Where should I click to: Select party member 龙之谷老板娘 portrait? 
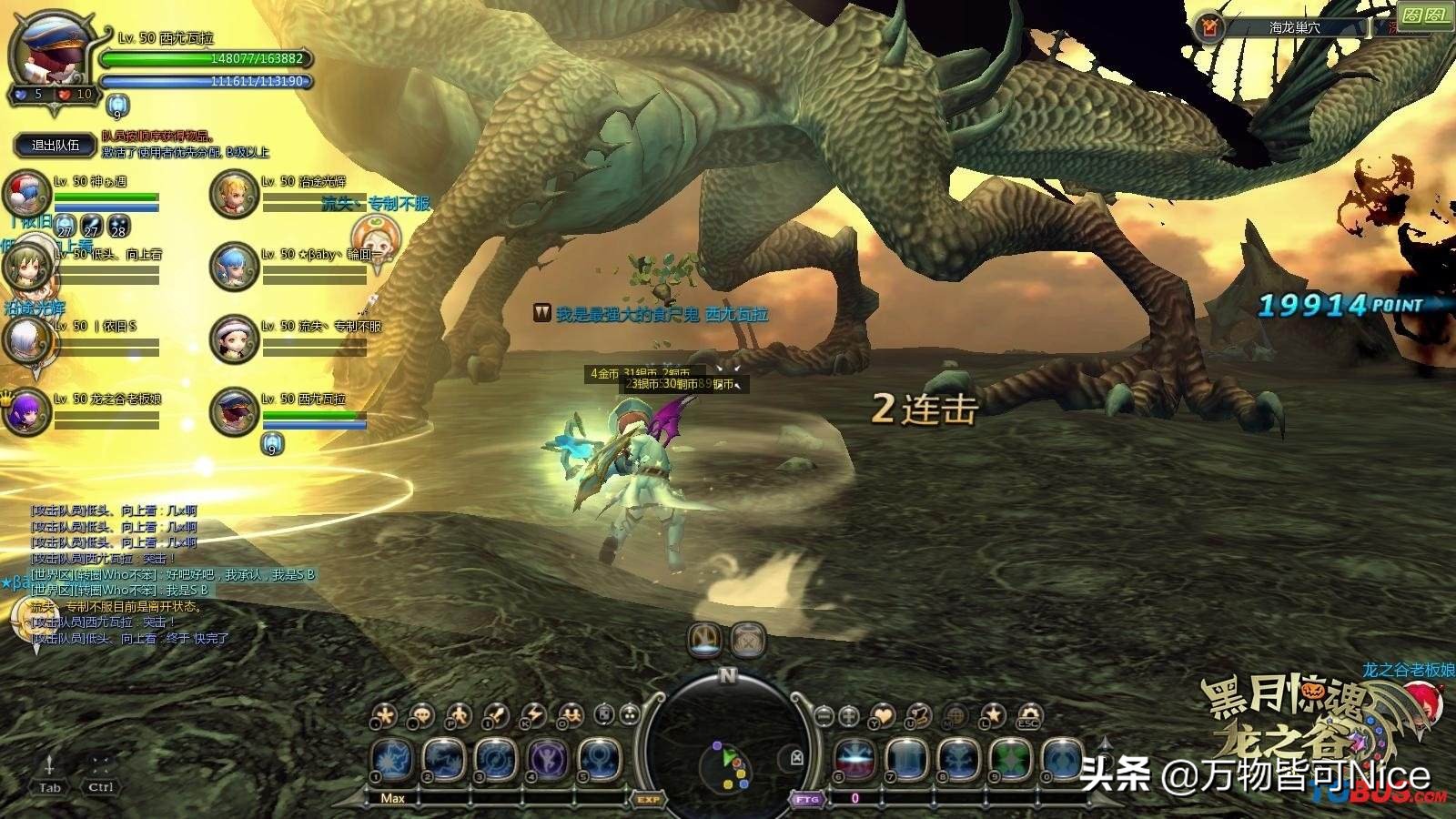click(x=26, y=411)
